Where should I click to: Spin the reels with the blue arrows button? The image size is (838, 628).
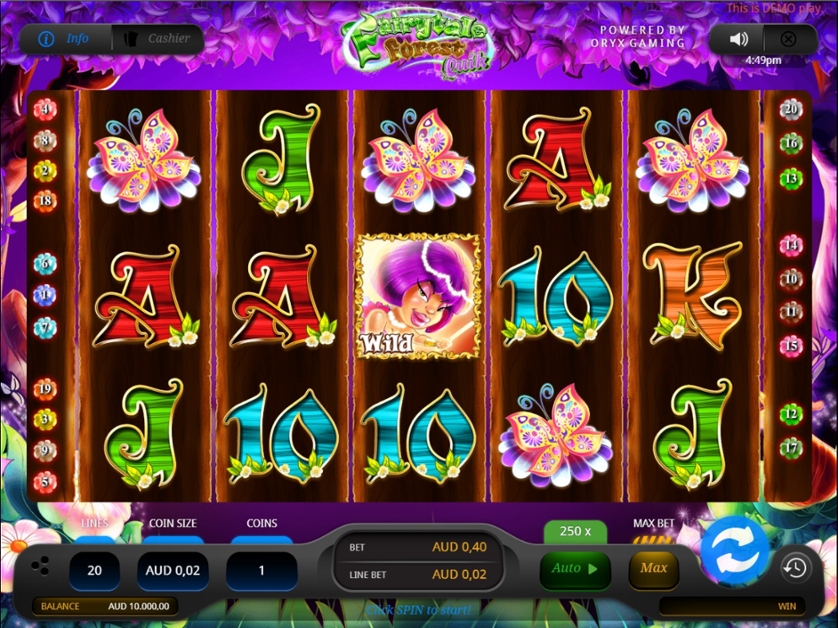(735, 551)
